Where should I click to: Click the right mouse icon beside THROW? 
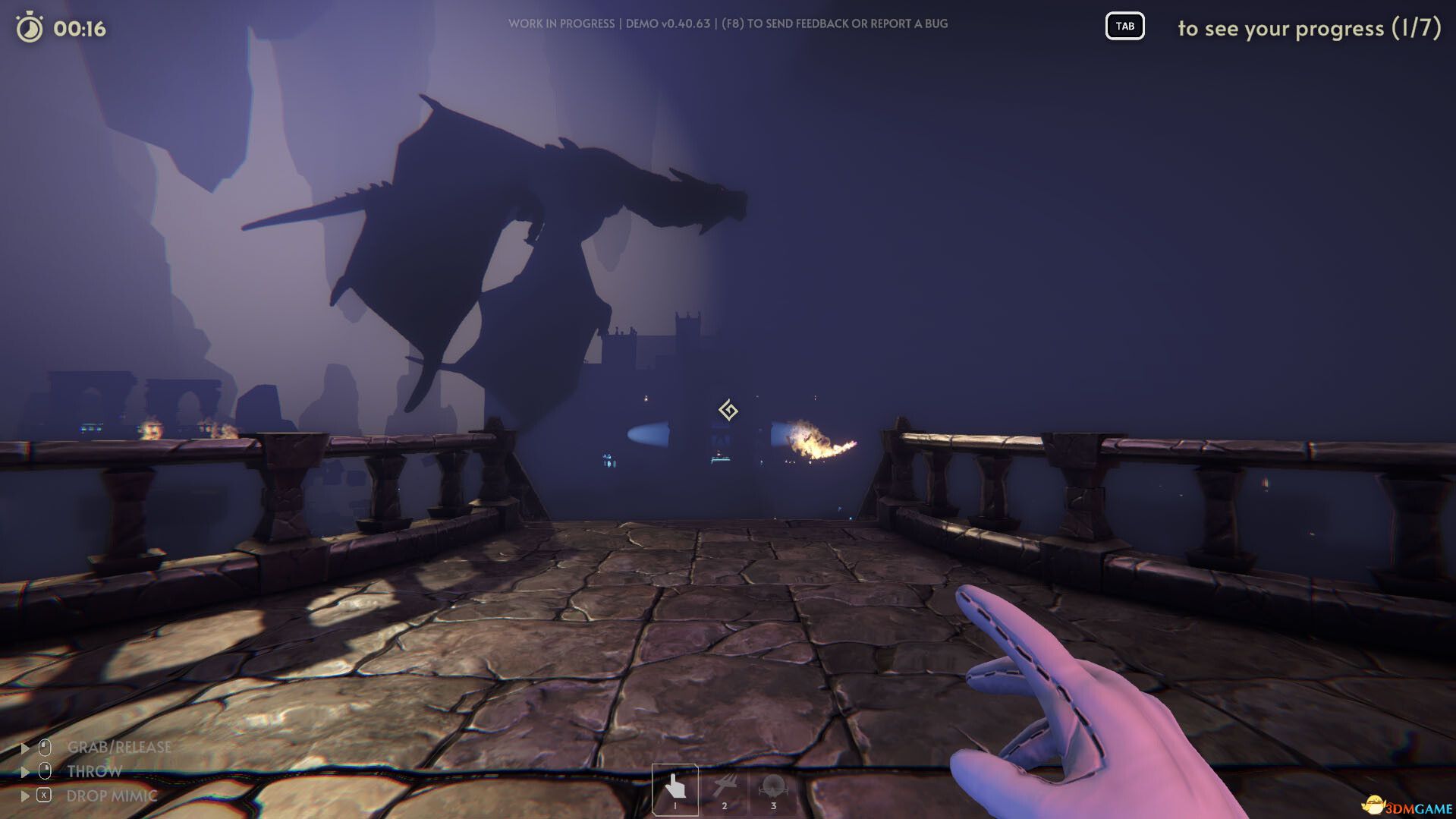pyautogui.click(x=45, y=771)
